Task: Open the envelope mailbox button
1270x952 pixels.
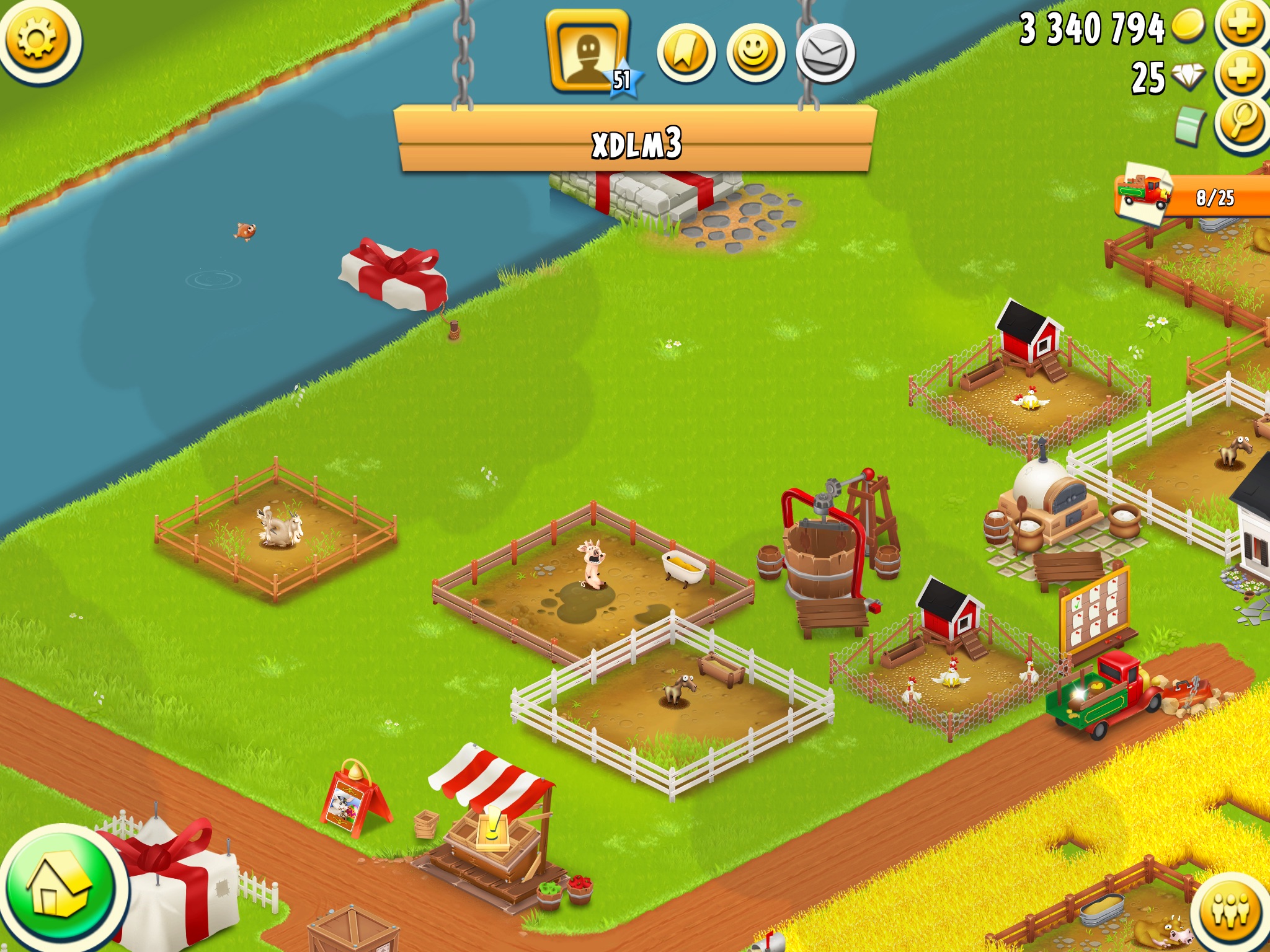Action: (x=825, y=54)
